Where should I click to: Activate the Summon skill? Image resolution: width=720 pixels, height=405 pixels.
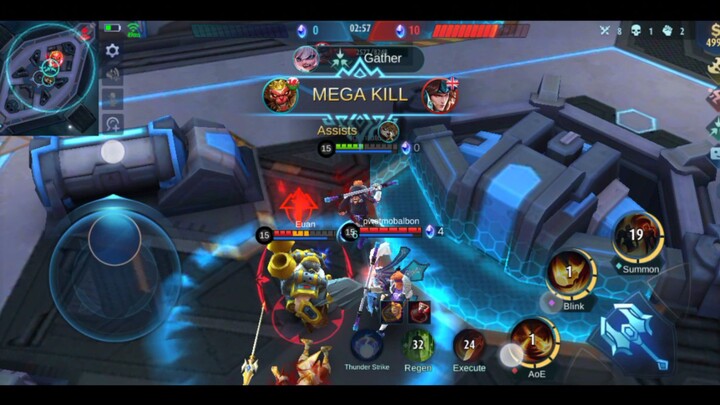(636, 240)
